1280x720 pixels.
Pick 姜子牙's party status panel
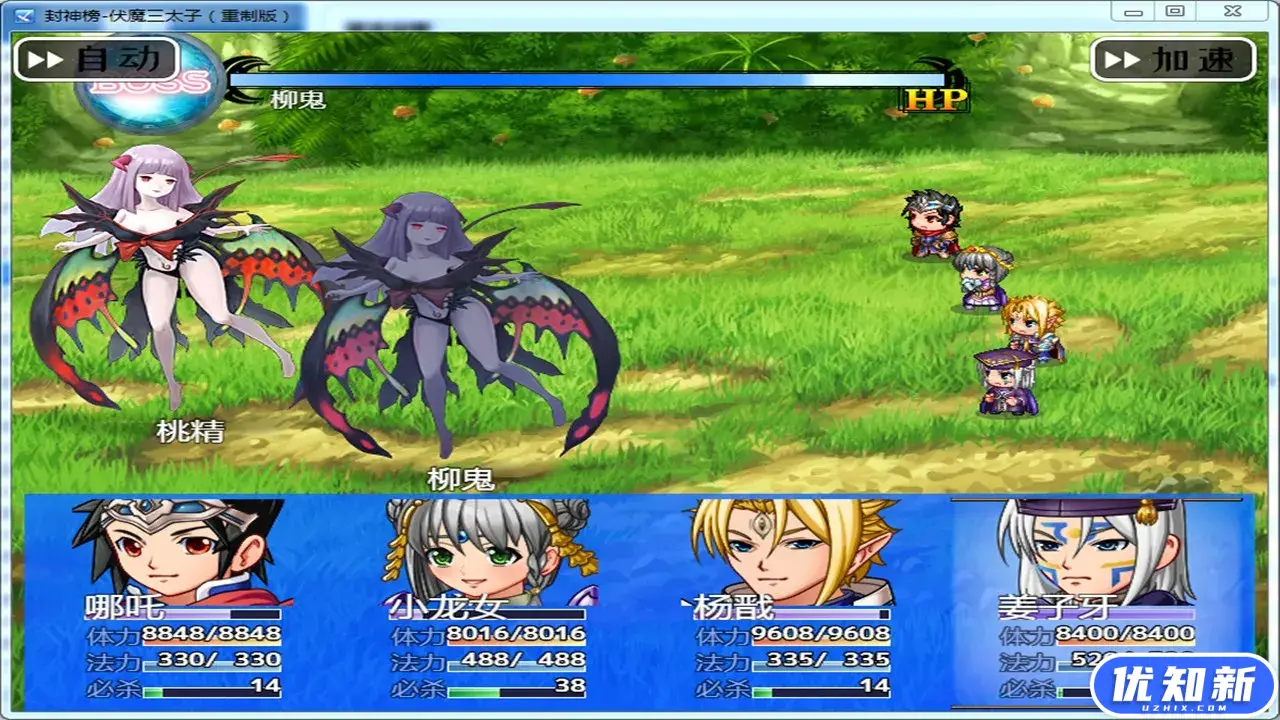pos(1098,600)
